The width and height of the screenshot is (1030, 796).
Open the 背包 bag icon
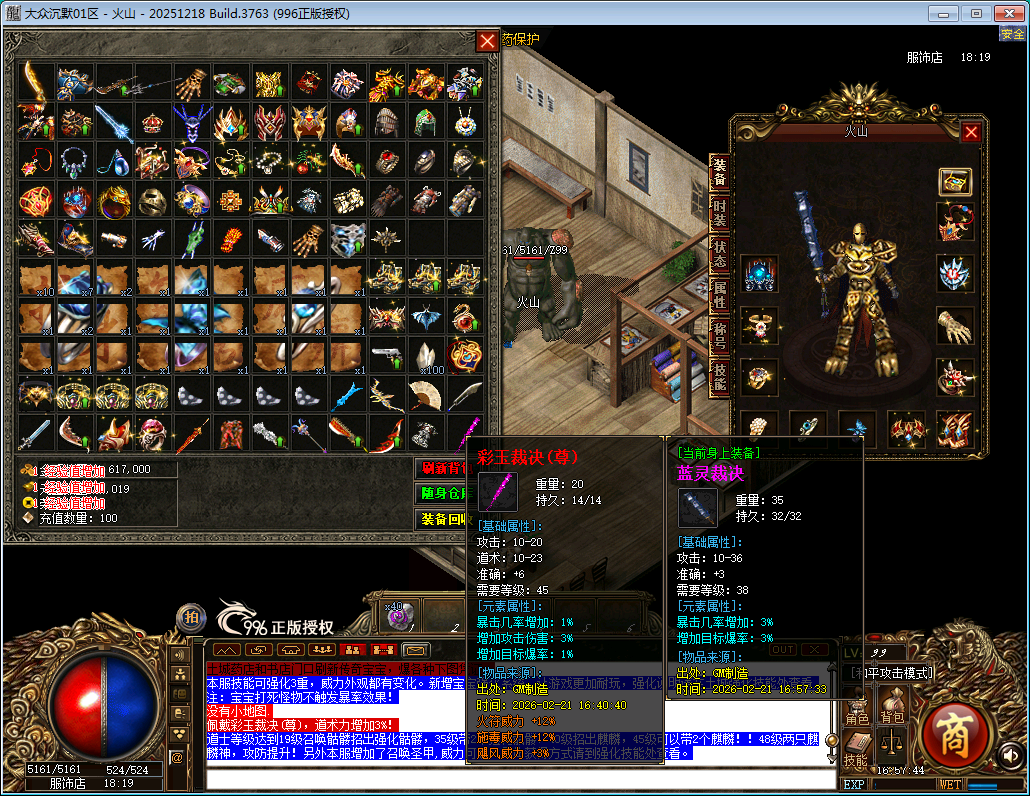[x=891, y=707]
